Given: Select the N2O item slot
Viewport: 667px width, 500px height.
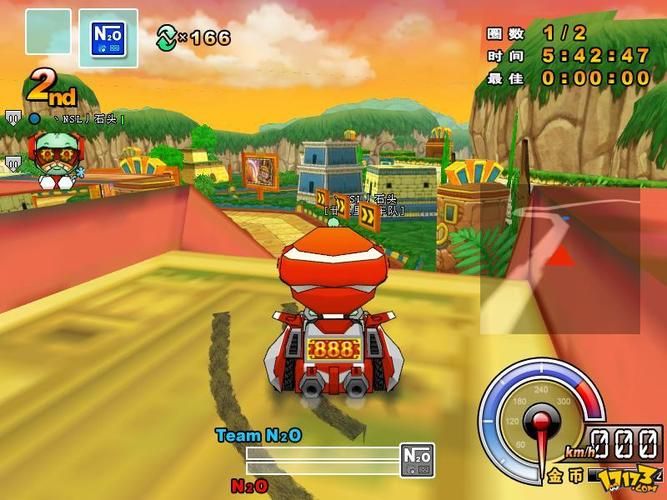Looking at the screenshot, I should click(107, 37).
